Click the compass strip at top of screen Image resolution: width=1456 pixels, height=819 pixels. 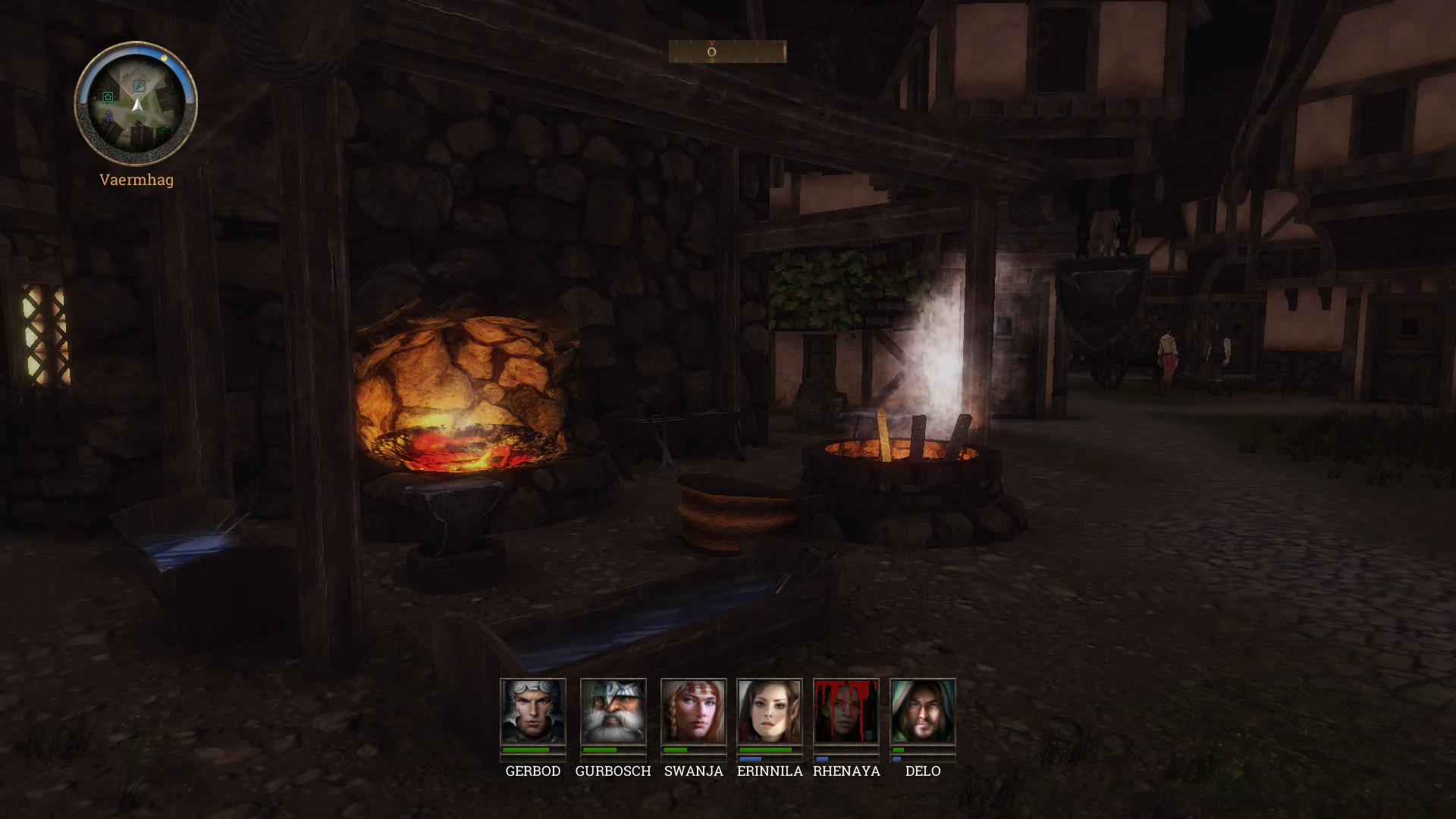726,52
